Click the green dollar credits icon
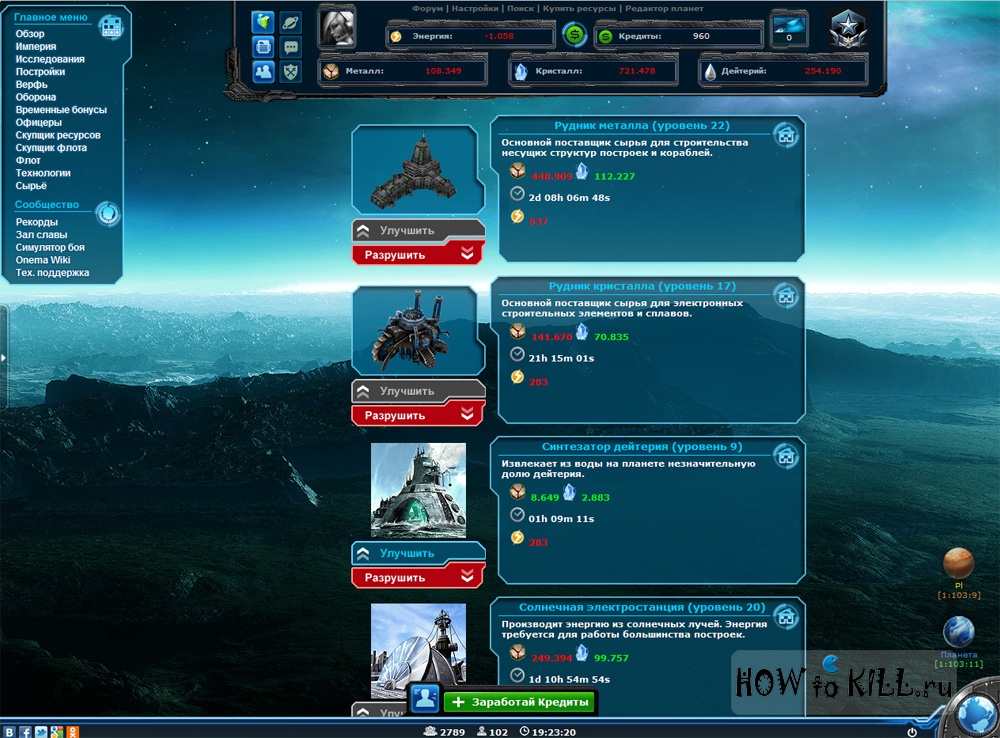This screenshot has height=738, width=1000. point(574,35)
